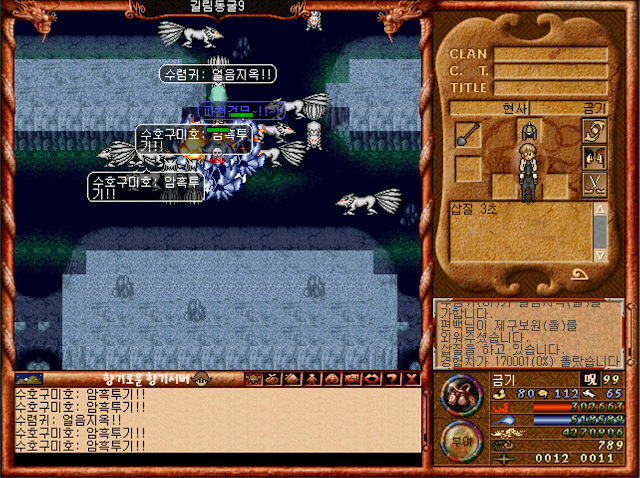The width and height of the screenshot is (640, 478).
Task: Click the crossed swords icon in character panel
Action: pyautogui.click(x=594, y=184)
